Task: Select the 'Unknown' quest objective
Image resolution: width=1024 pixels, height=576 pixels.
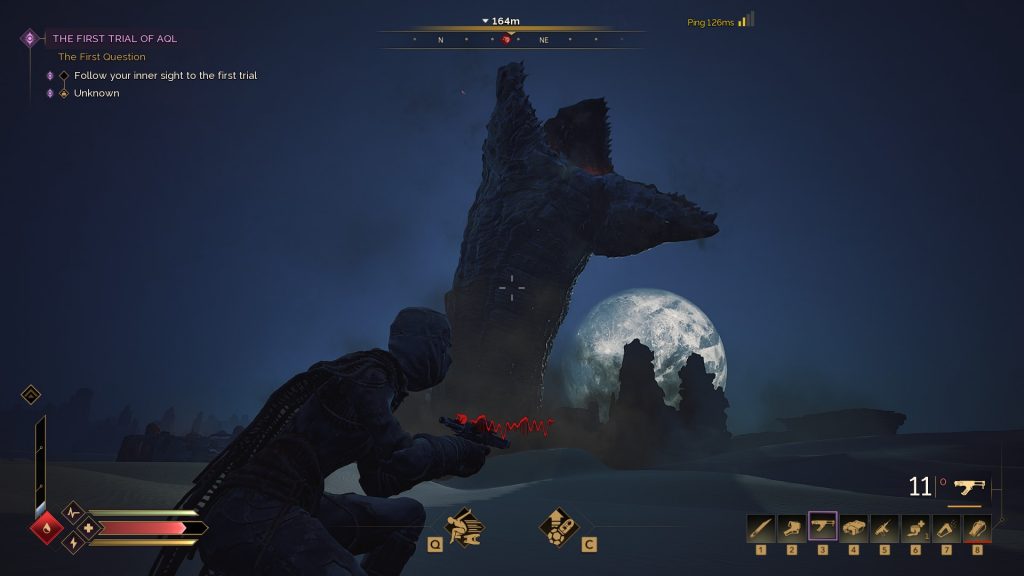Action: coord(96,93)
